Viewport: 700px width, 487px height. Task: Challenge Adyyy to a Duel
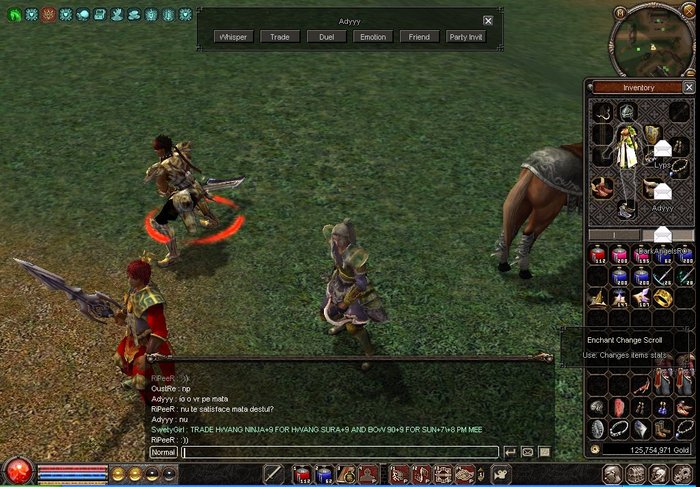tap(326, 37)
